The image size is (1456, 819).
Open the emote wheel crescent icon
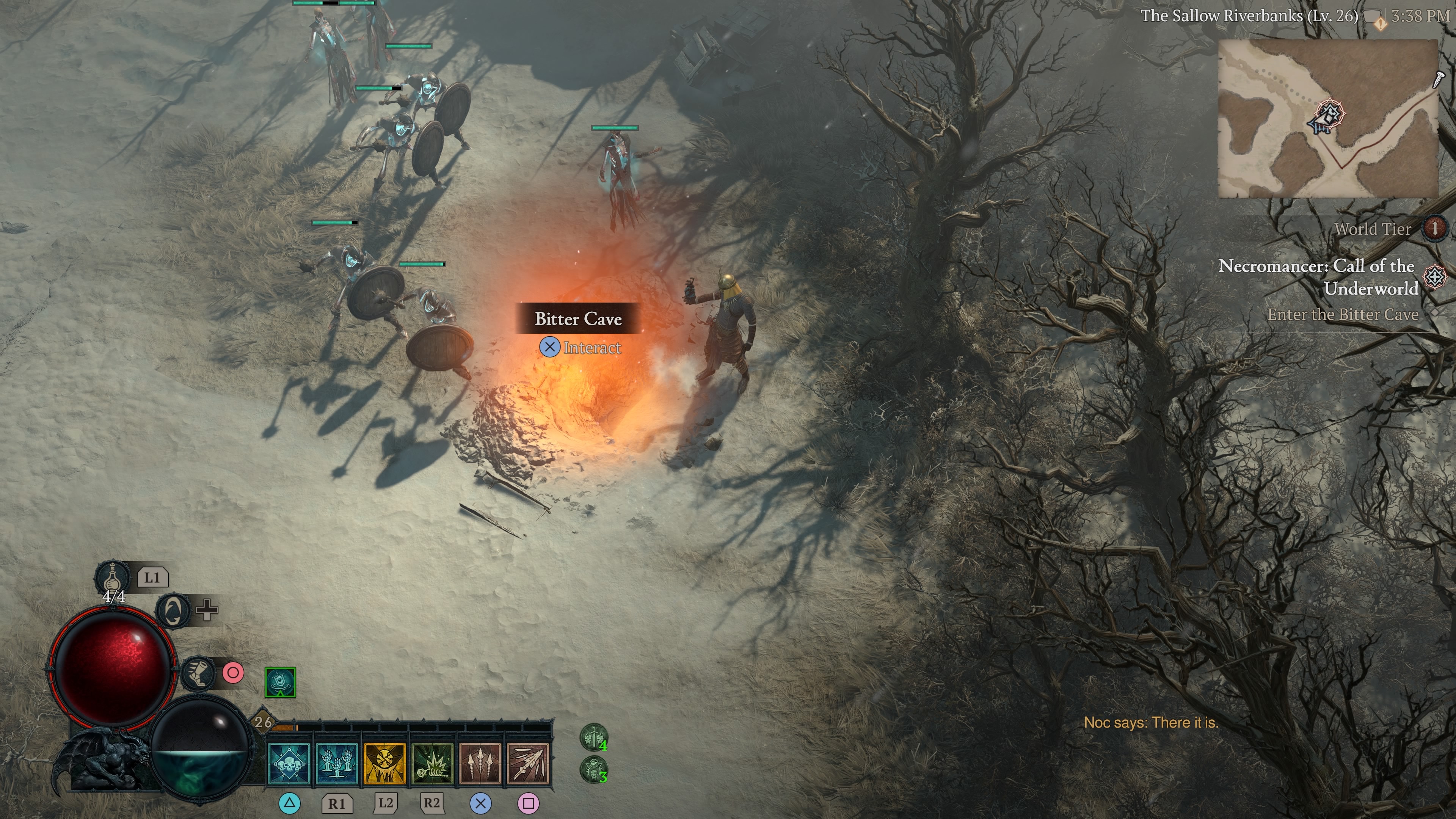tap(173, 610)
